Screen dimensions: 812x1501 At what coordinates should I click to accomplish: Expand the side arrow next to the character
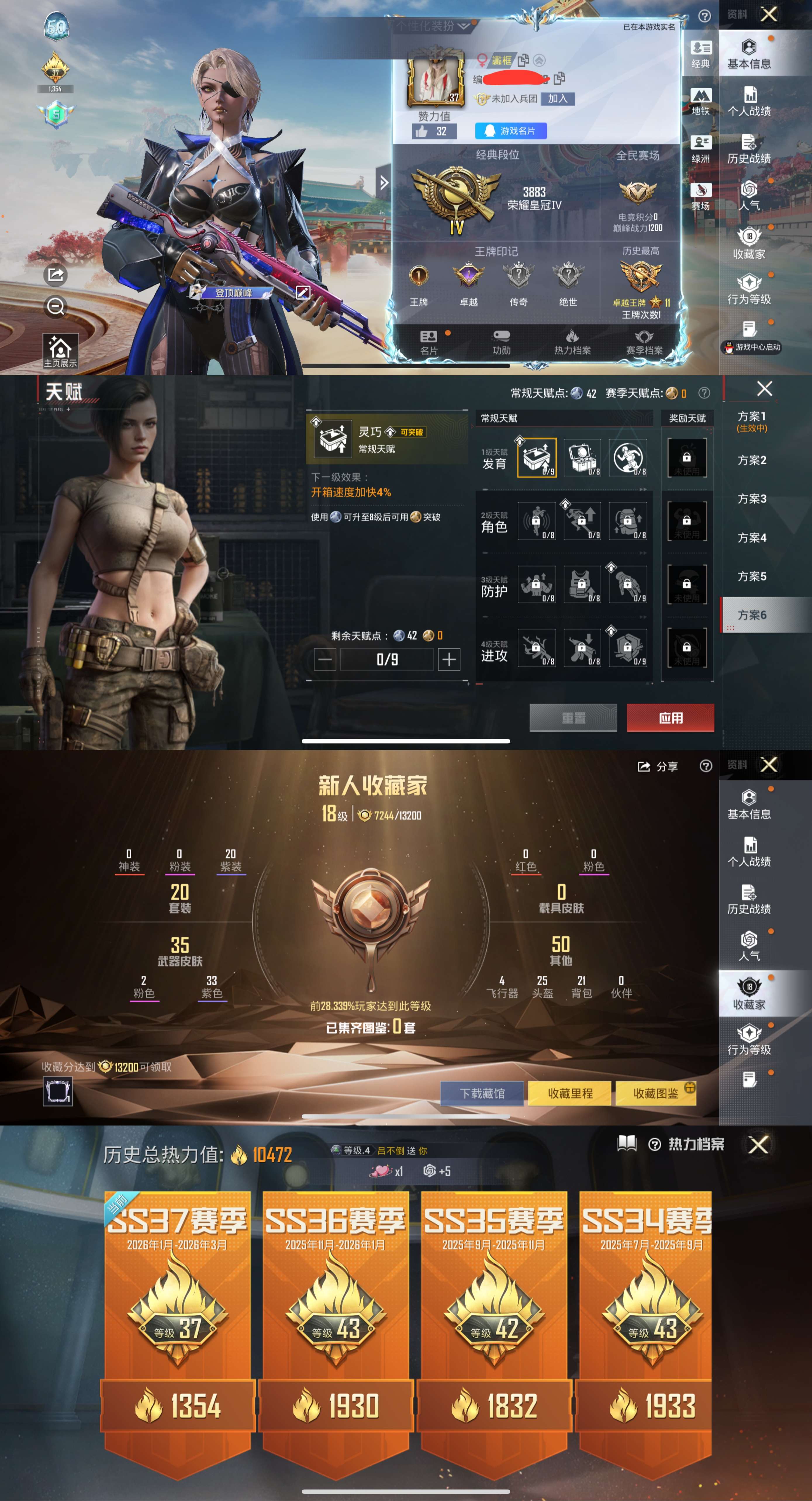click(384, 182)
